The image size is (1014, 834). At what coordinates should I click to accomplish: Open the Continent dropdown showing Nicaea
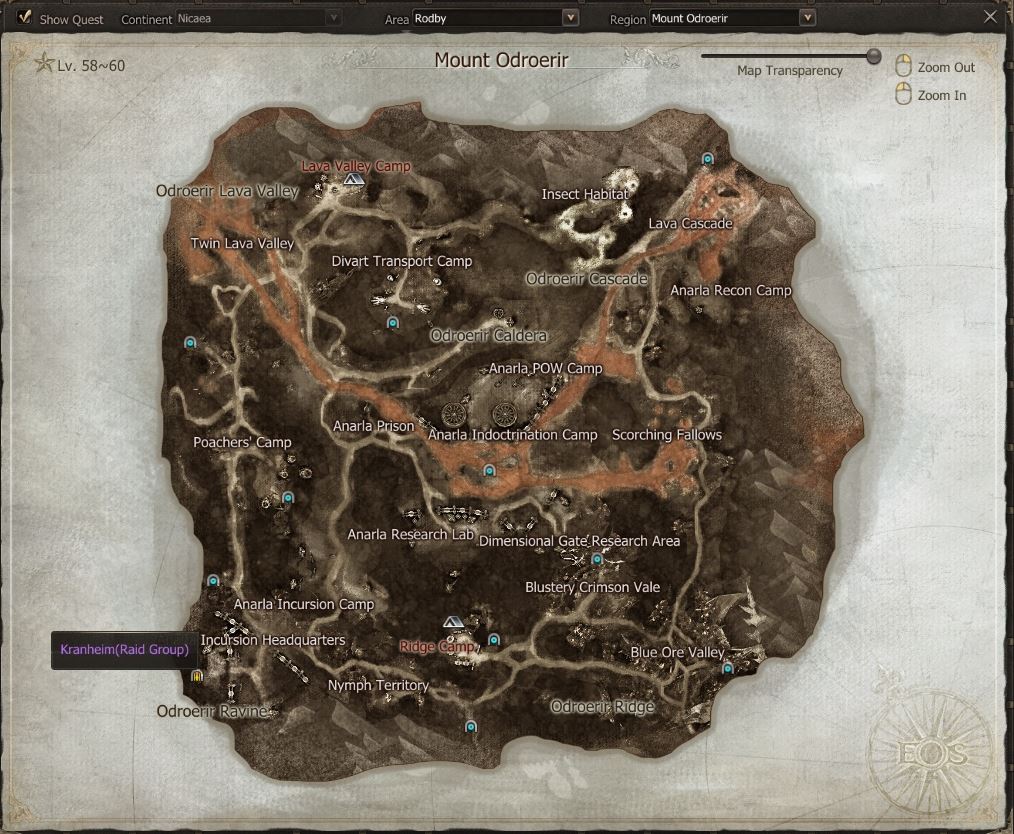(258, 18)
